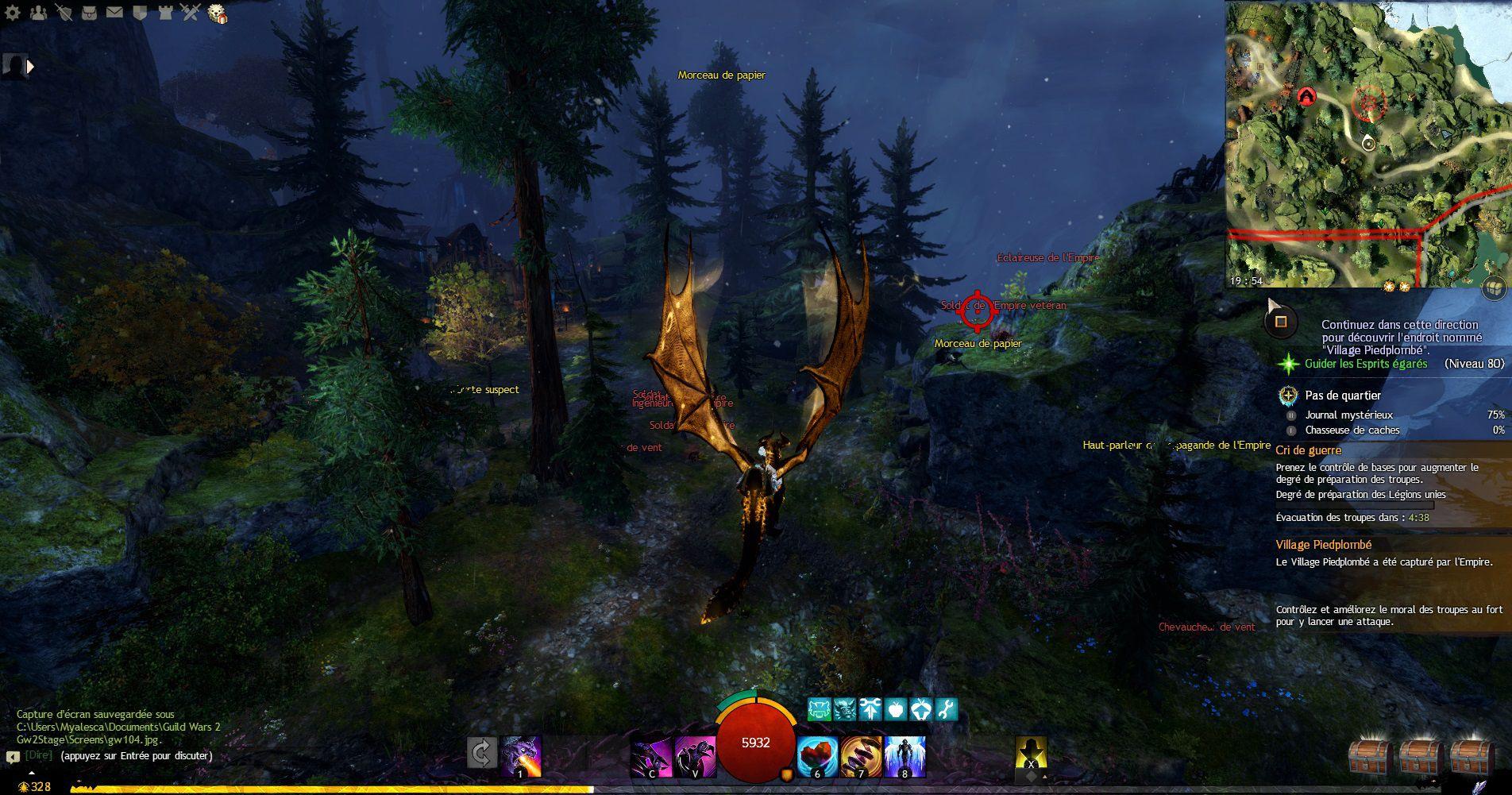Activate the winged figure skill in slot 8
This screenshot has height=795, width=1512.
coord(904,755)
